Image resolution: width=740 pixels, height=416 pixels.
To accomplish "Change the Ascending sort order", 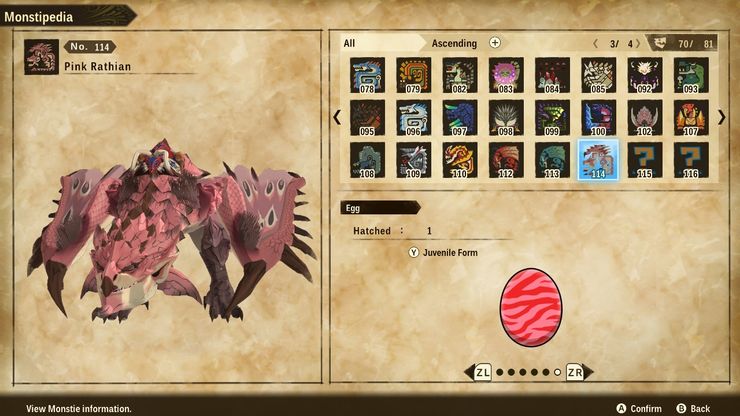I will click(x=454, y=43).
